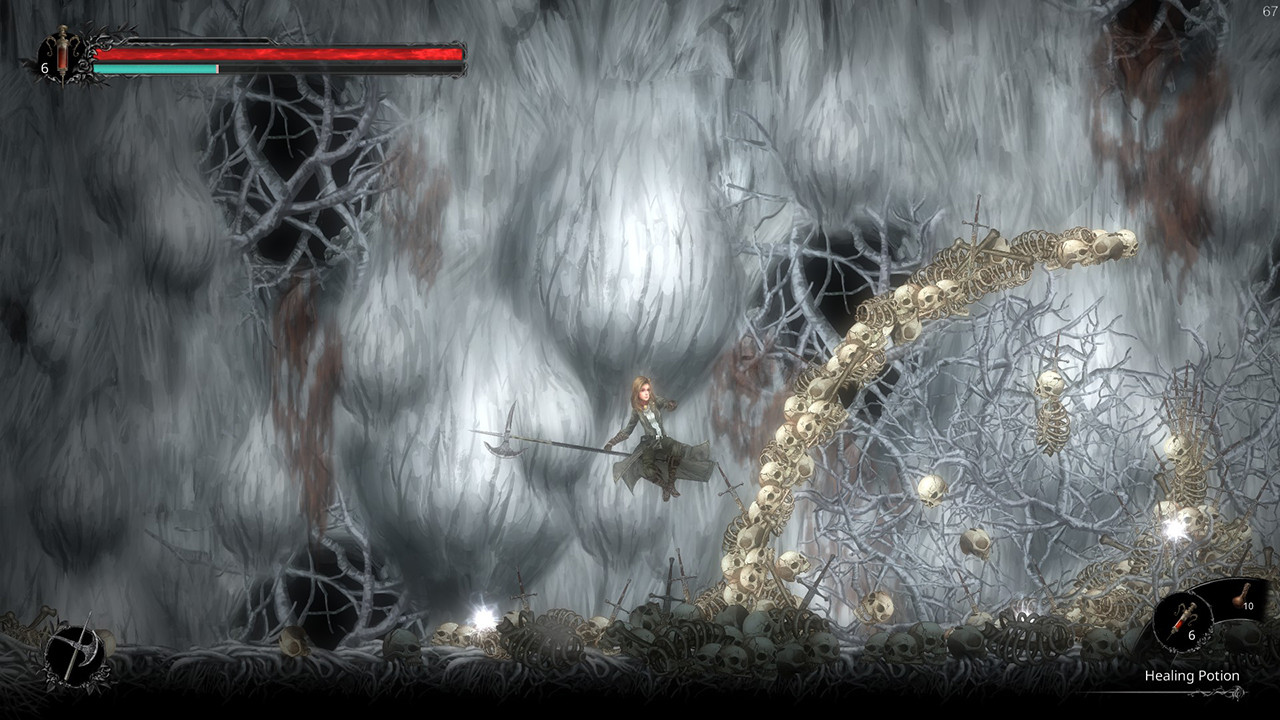Click the Healing Potion label text
Screen dimensions: 1280x720
tap(1192, 675)
